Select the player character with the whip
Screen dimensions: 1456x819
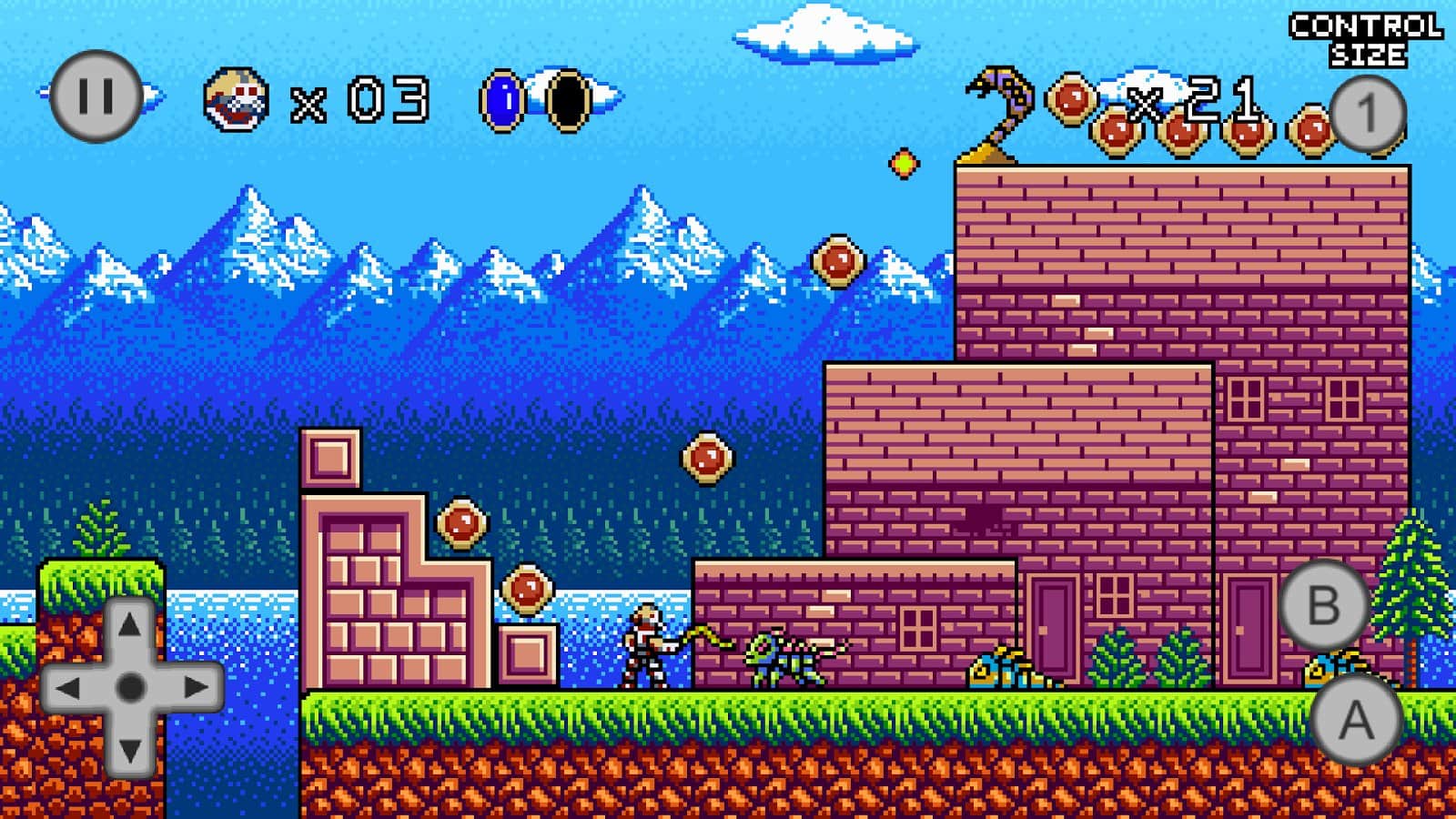646,646
